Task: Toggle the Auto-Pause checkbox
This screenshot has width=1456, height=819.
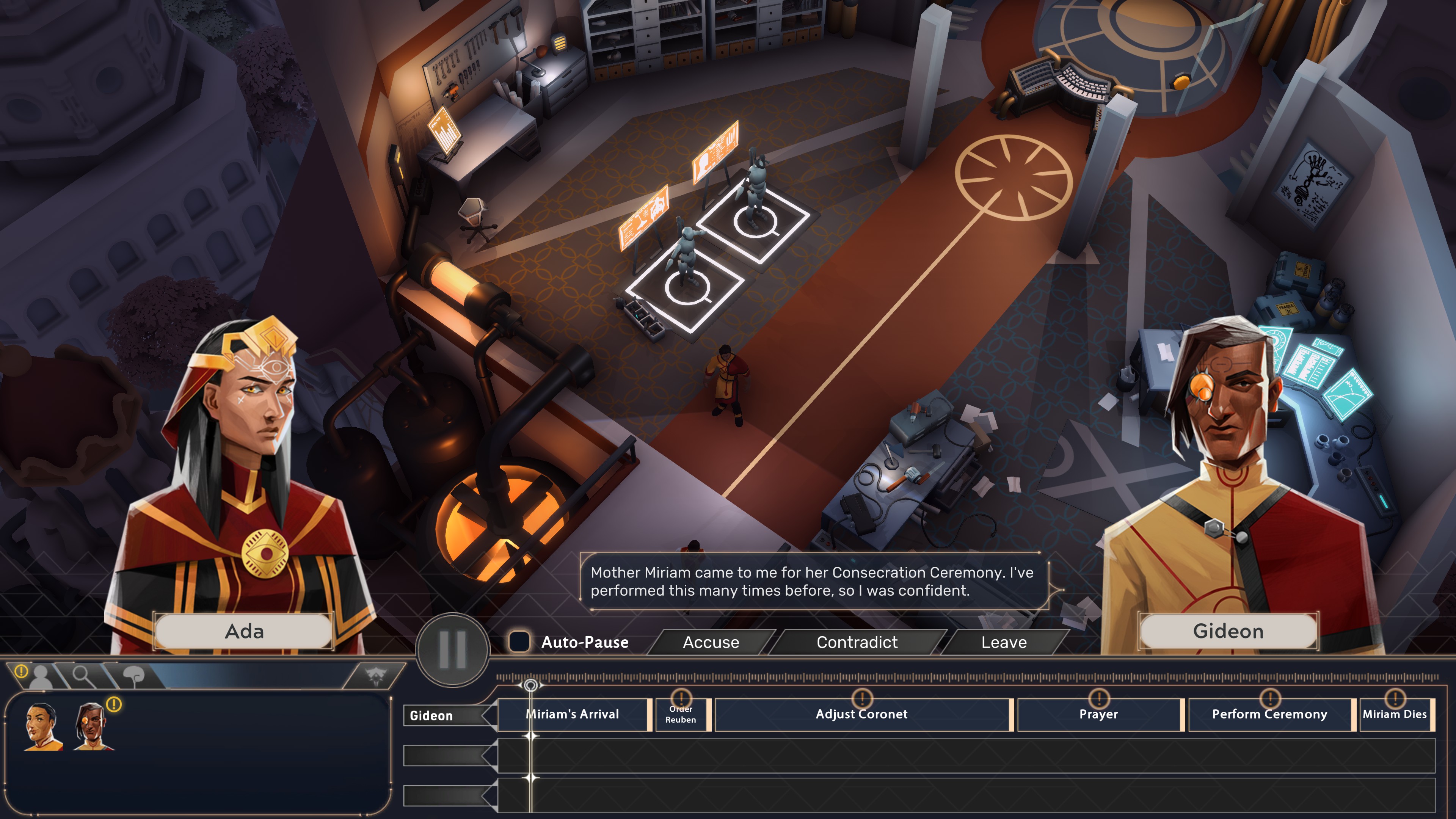Action: coord(519,642)
